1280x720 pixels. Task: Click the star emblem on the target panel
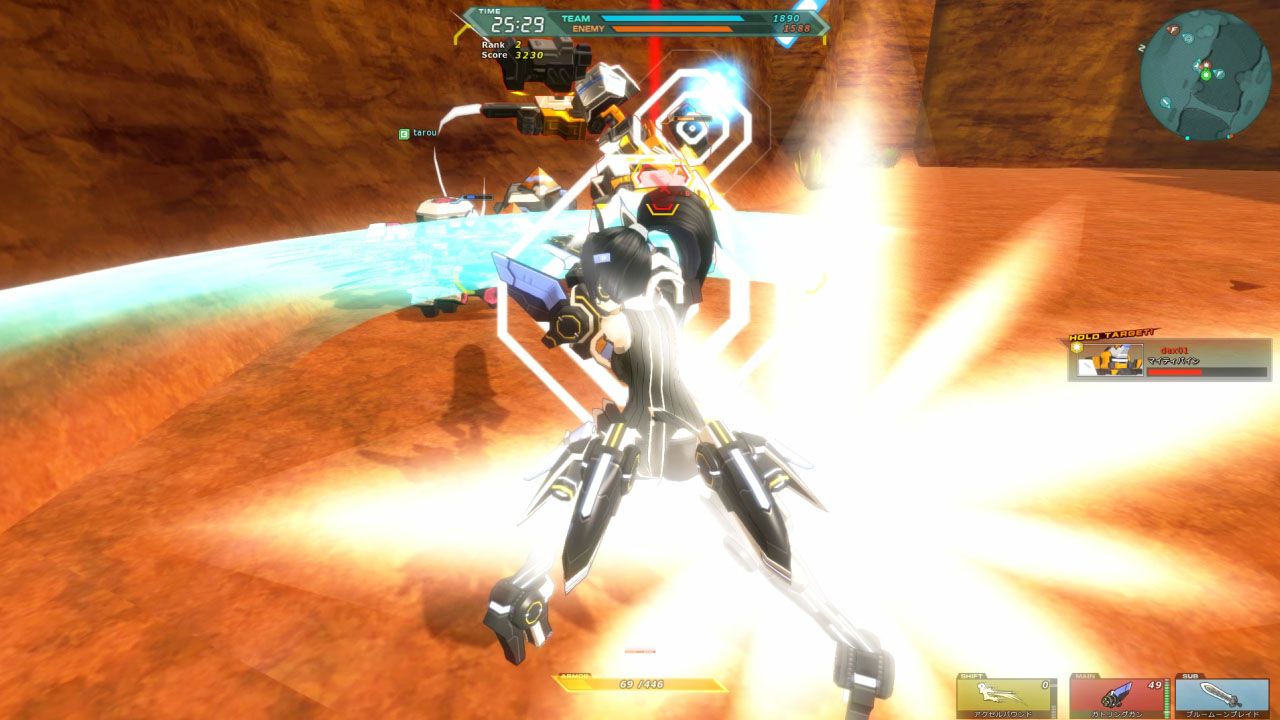point(1077,347)
